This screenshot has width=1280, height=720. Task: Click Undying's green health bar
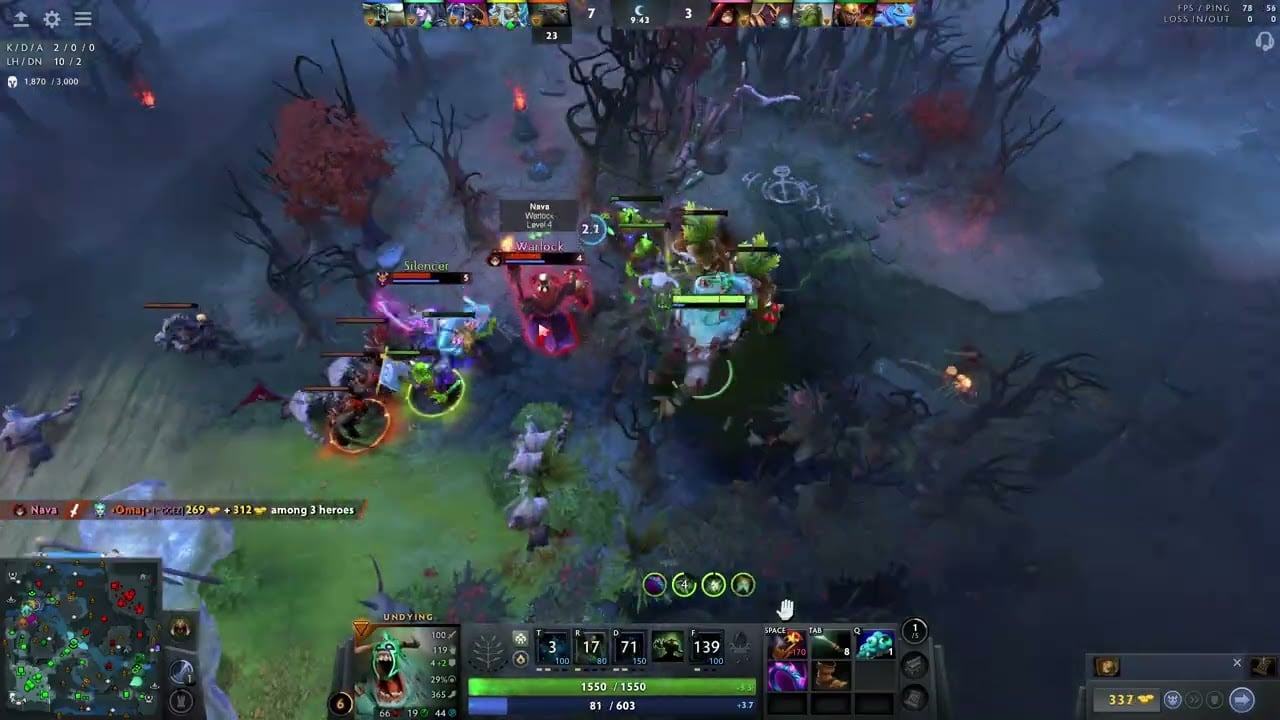point(610,687)
